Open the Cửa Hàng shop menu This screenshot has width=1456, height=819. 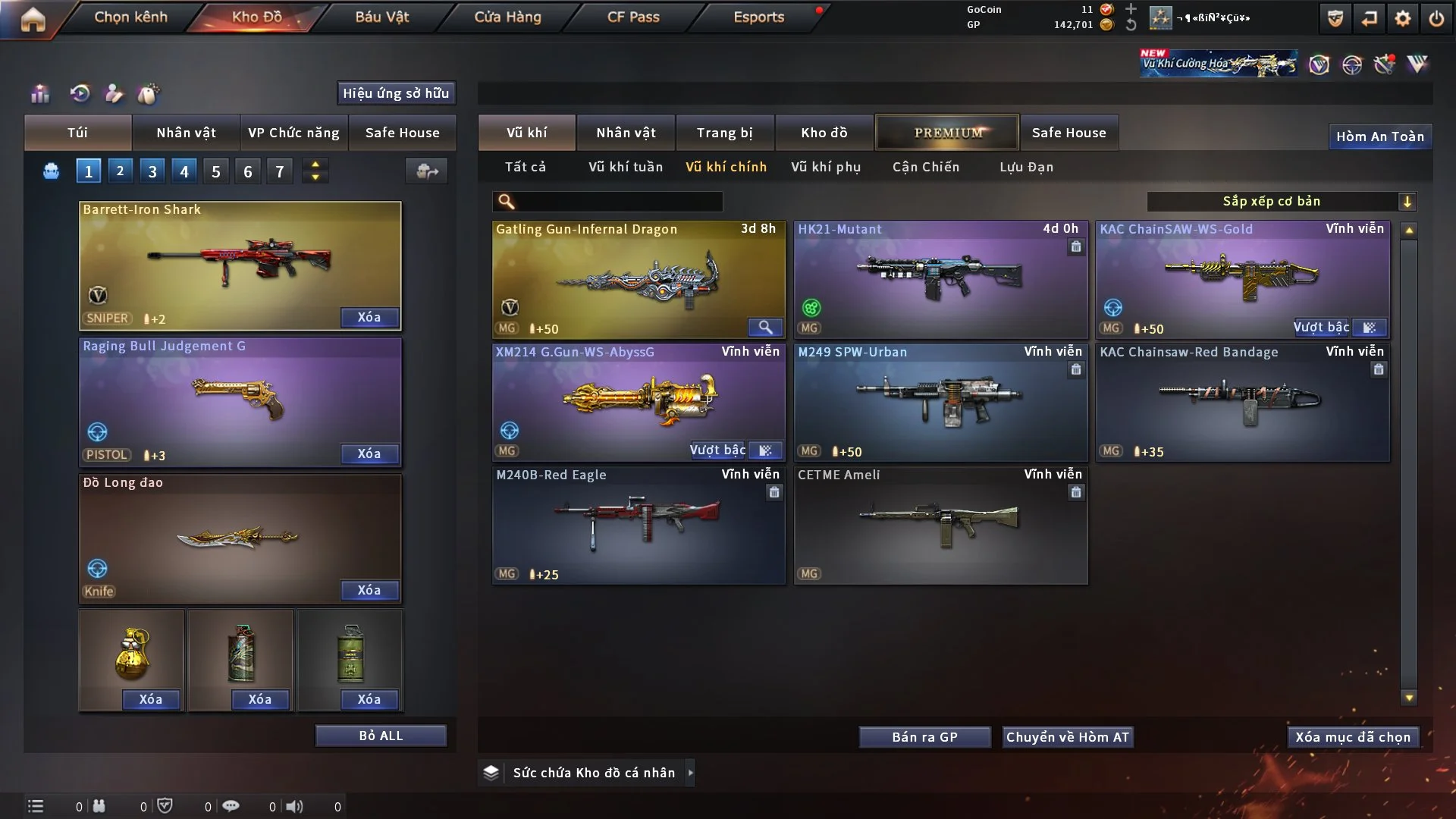pyautogui.click(x=507, y=17)
